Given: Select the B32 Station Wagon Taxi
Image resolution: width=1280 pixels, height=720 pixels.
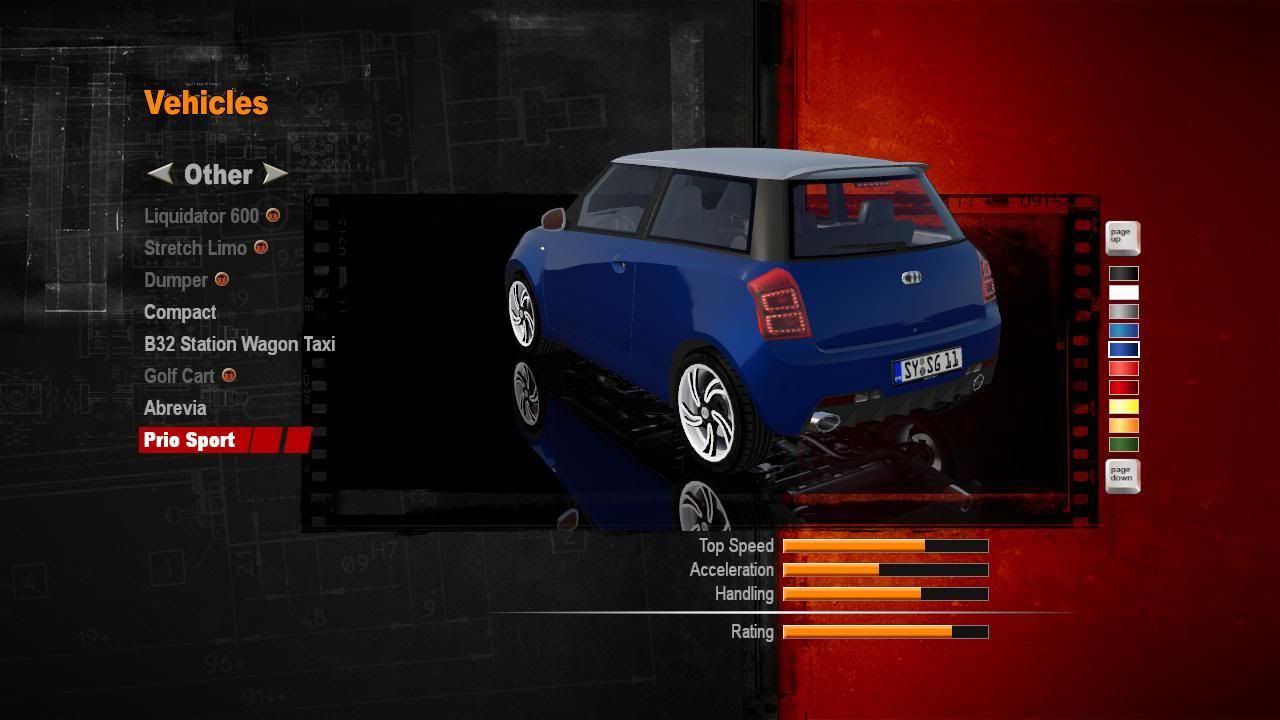Looking at the screenshot, I should coord(239,344).
